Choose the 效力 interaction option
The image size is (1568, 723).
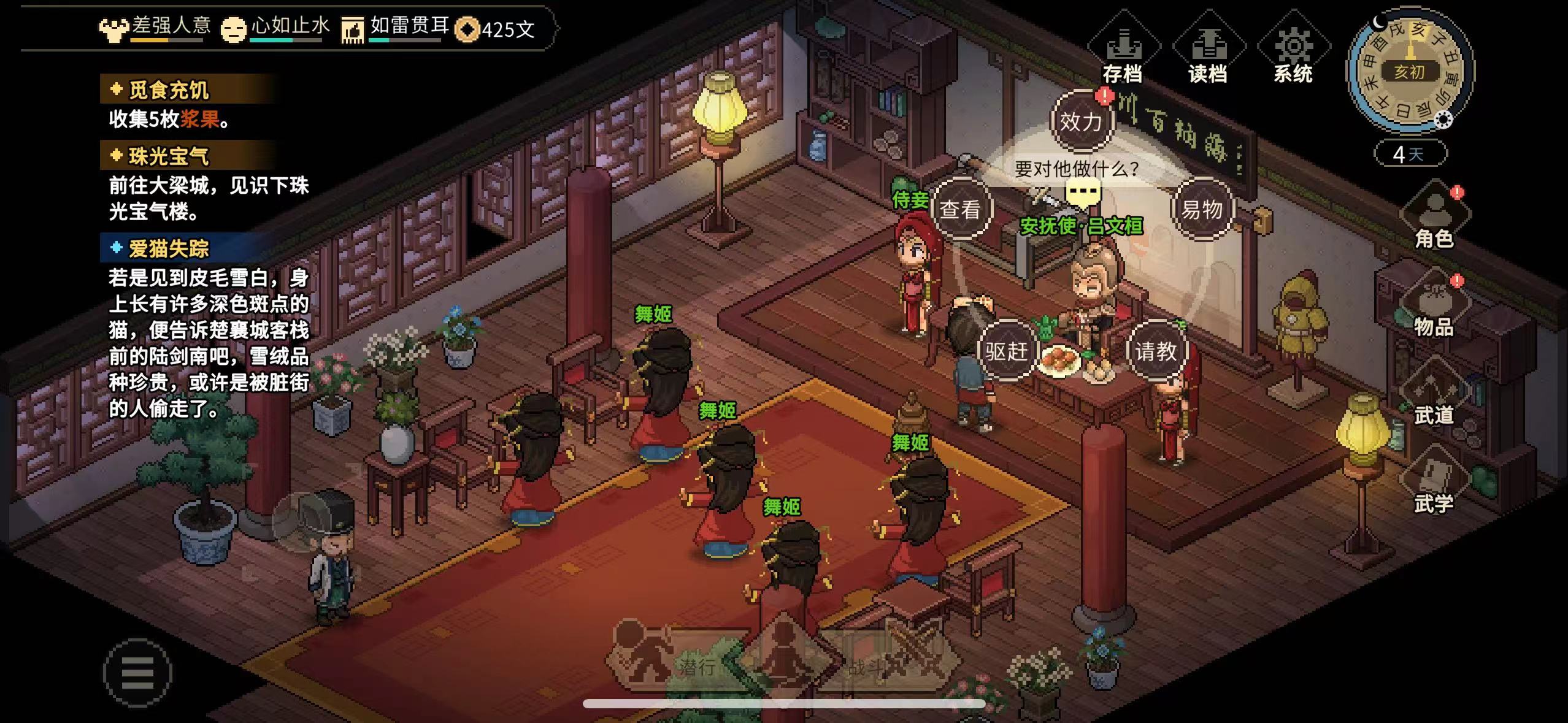[1081, 121]
